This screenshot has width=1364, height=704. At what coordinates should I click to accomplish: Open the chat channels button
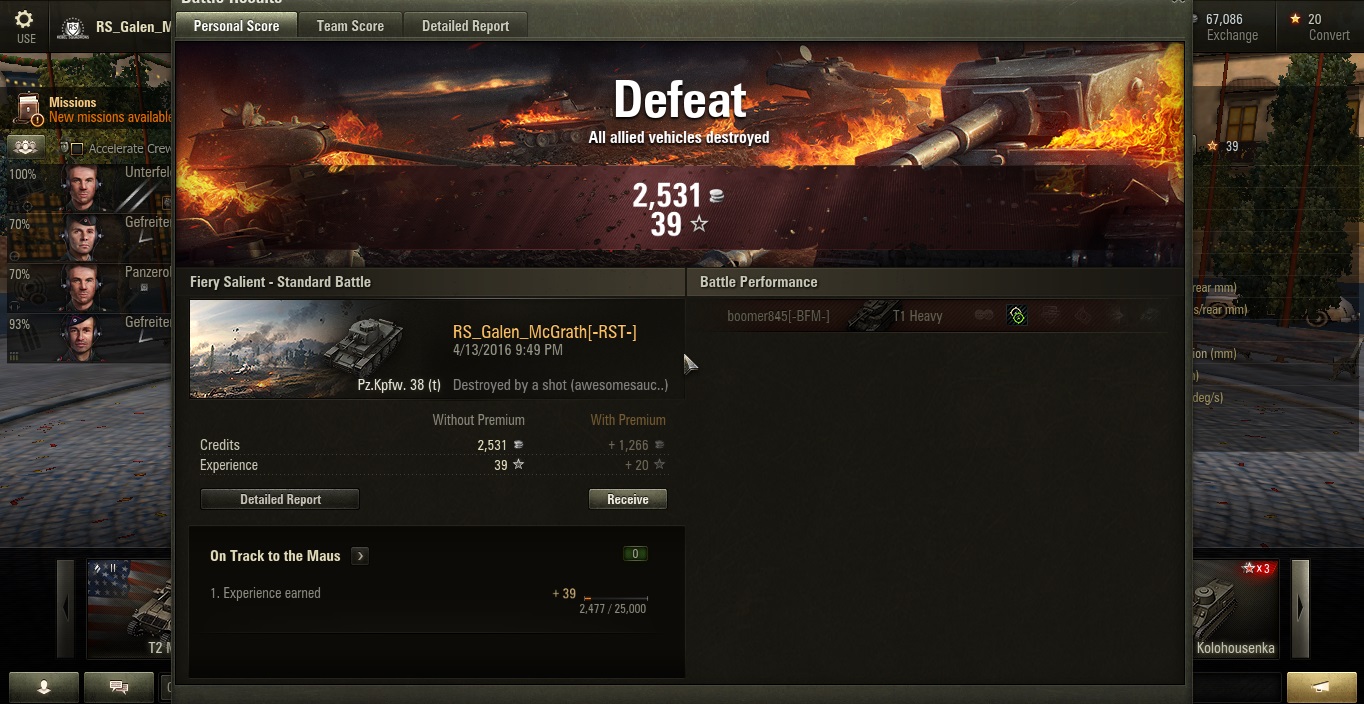pyautogui.click(x=119, y=687)
